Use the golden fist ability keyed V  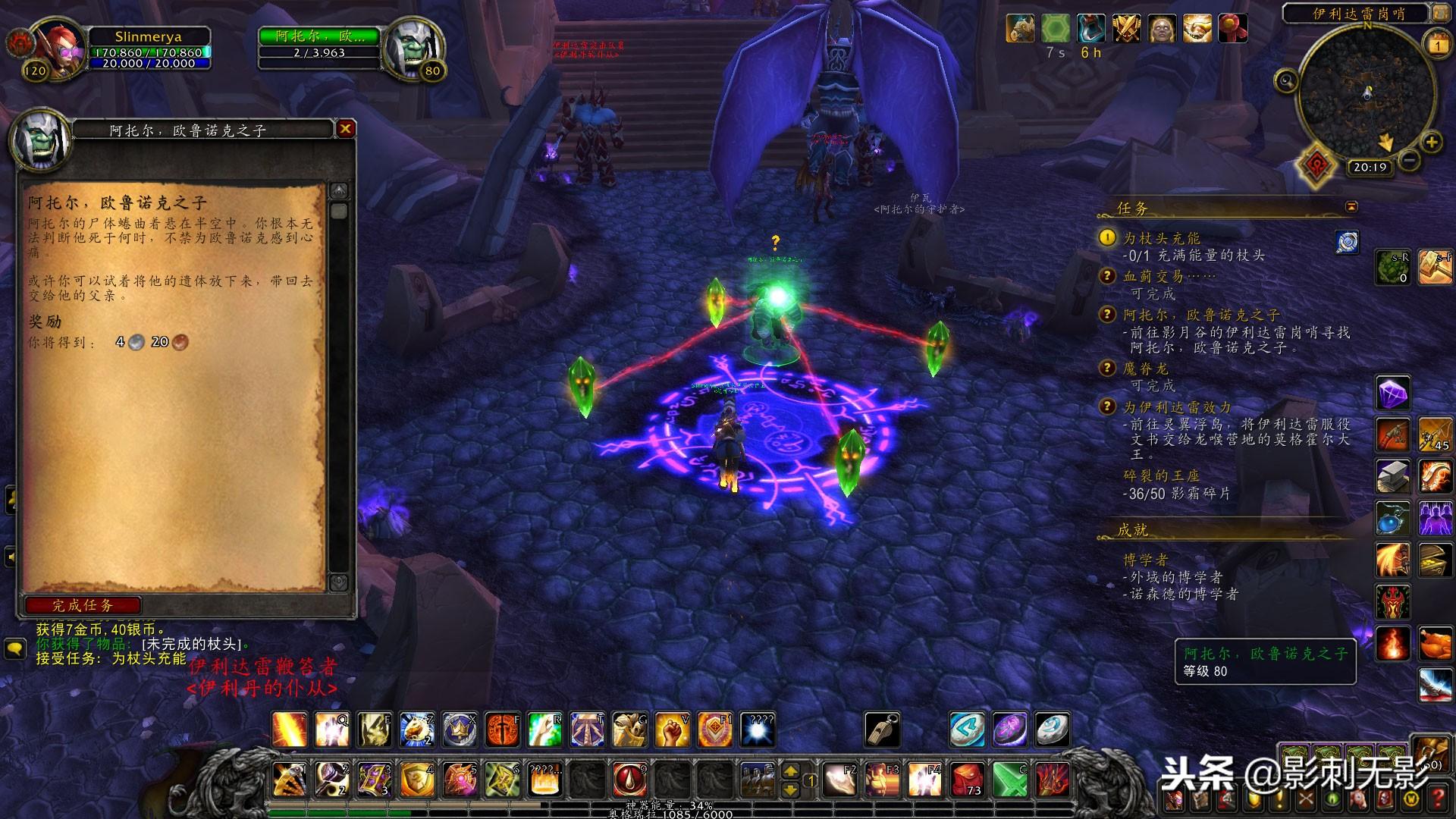(x=672, y=729)
